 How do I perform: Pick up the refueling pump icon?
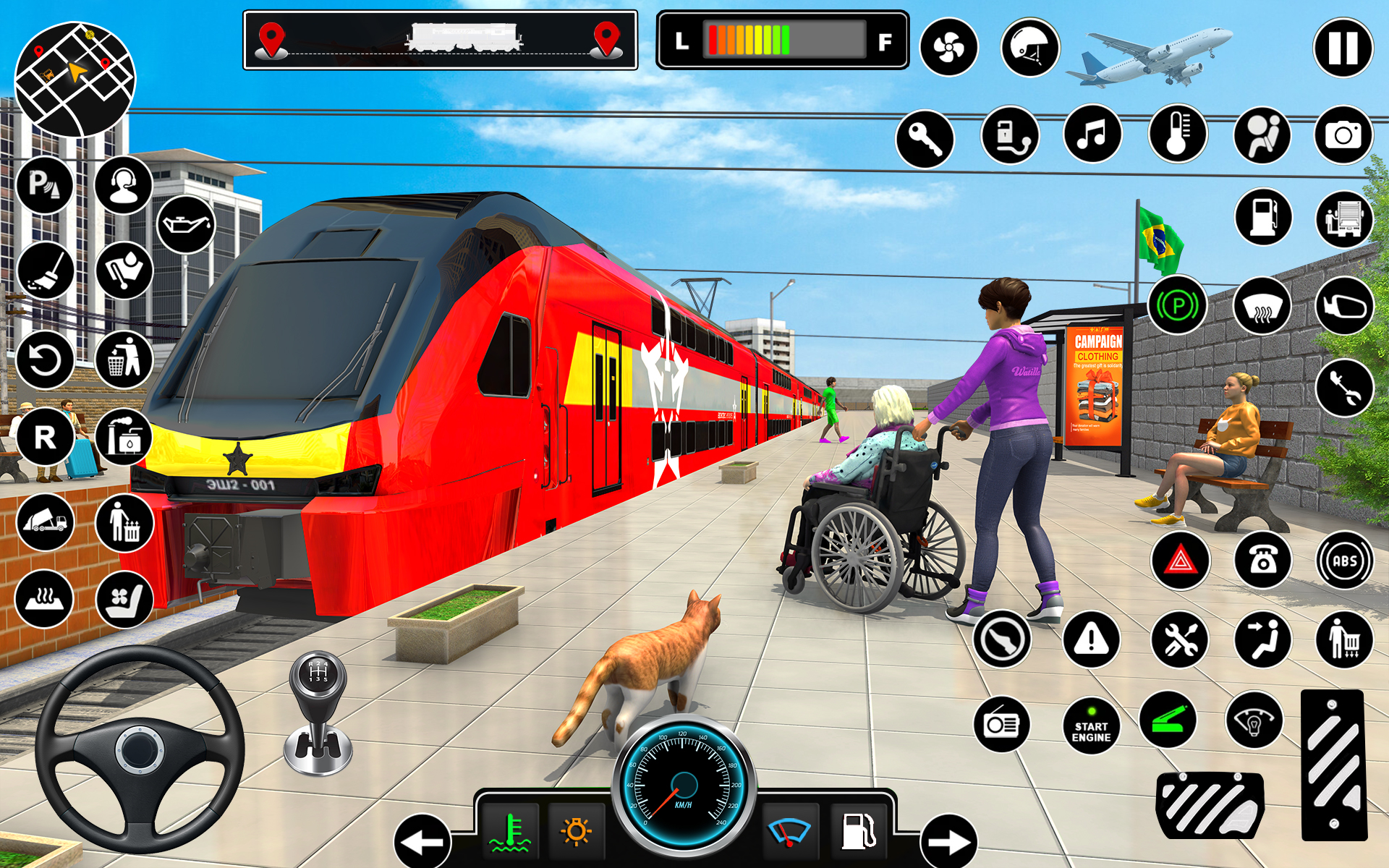coord(1262,217)
